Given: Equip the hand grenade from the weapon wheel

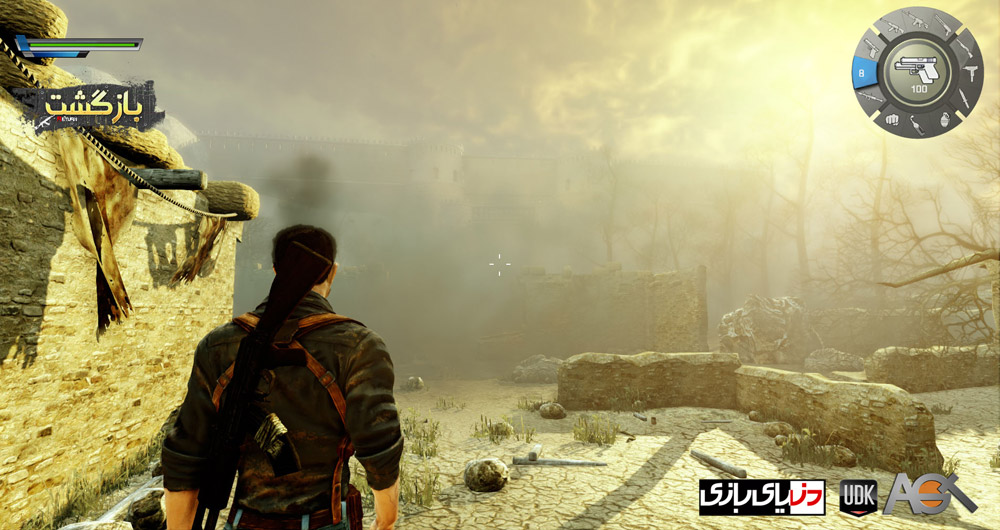Looking at the screenshot, I should pos(946,120).
